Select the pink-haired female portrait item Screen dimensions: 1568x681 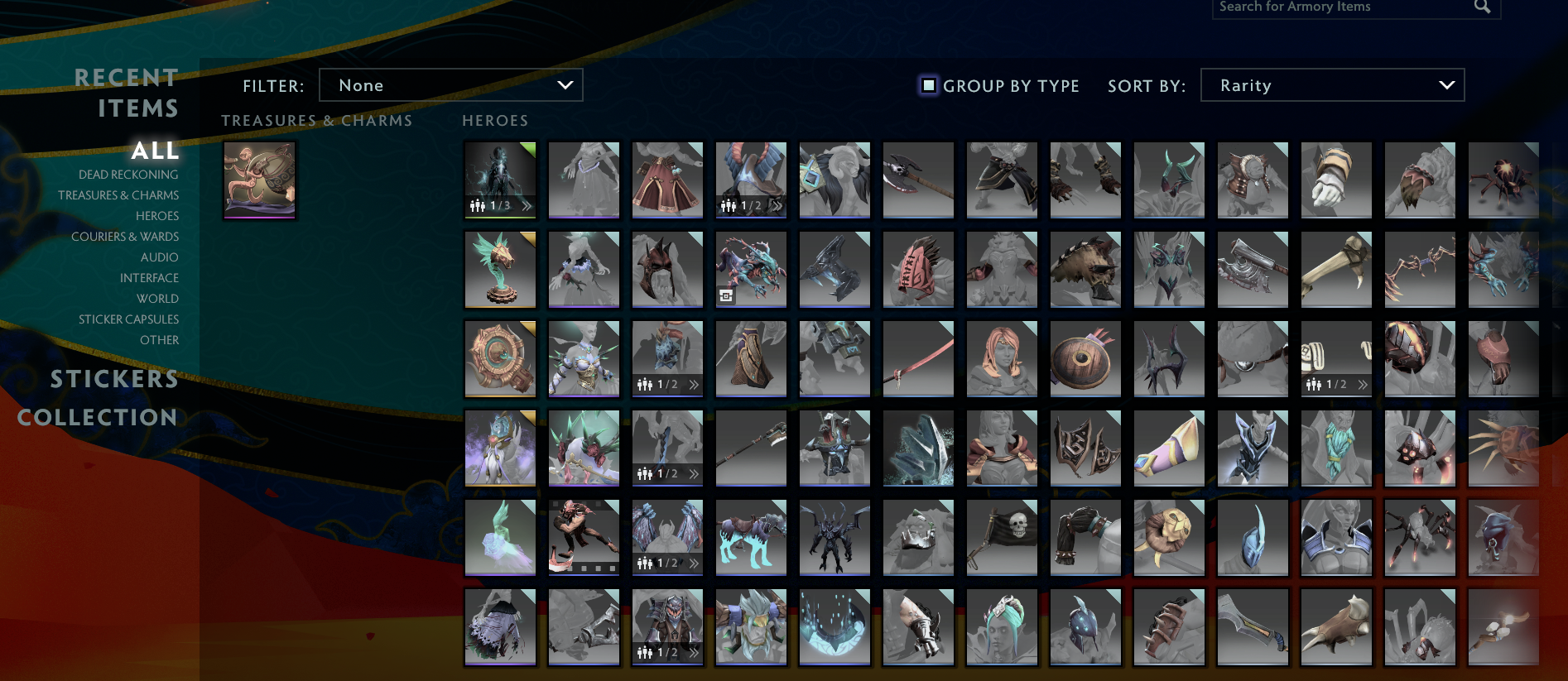(x=1002, y=357)
